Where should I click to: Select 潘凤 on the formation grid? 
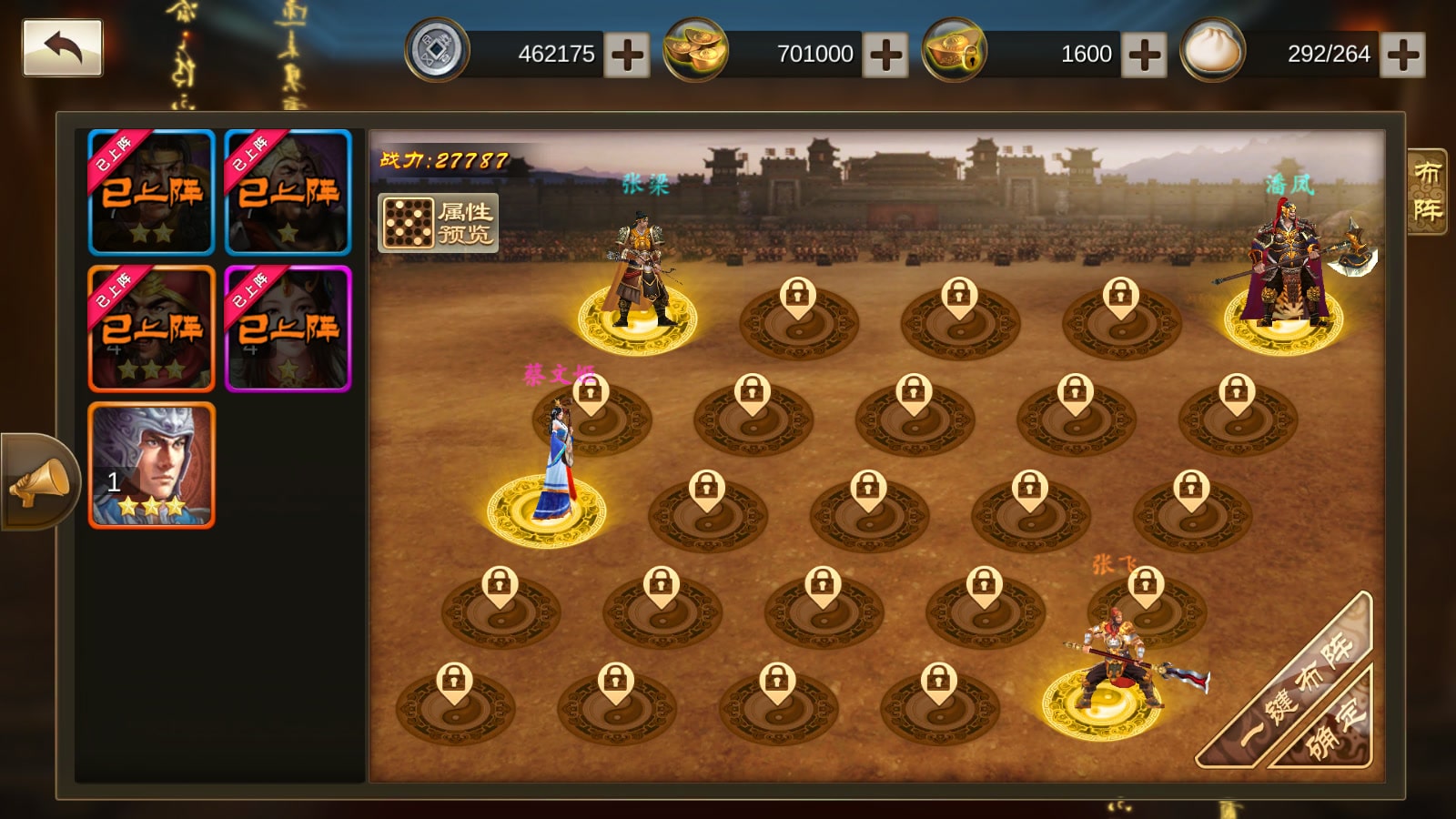point(1284,273)
